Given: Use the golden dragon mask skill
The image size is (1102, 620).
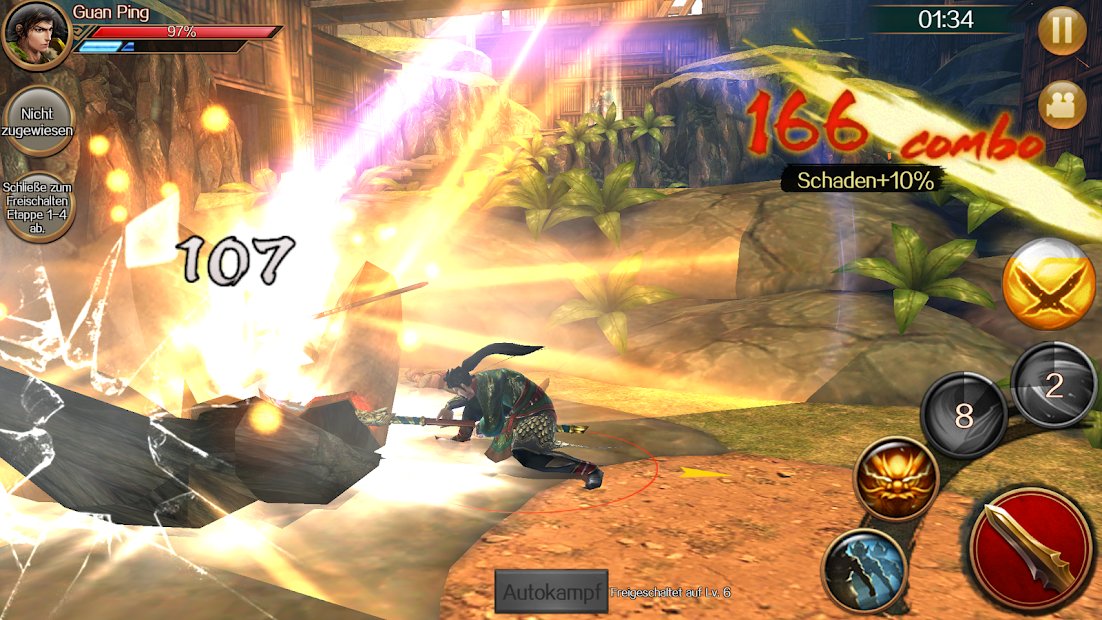Looking at the screenshot, I should click(x=896, y=479).
